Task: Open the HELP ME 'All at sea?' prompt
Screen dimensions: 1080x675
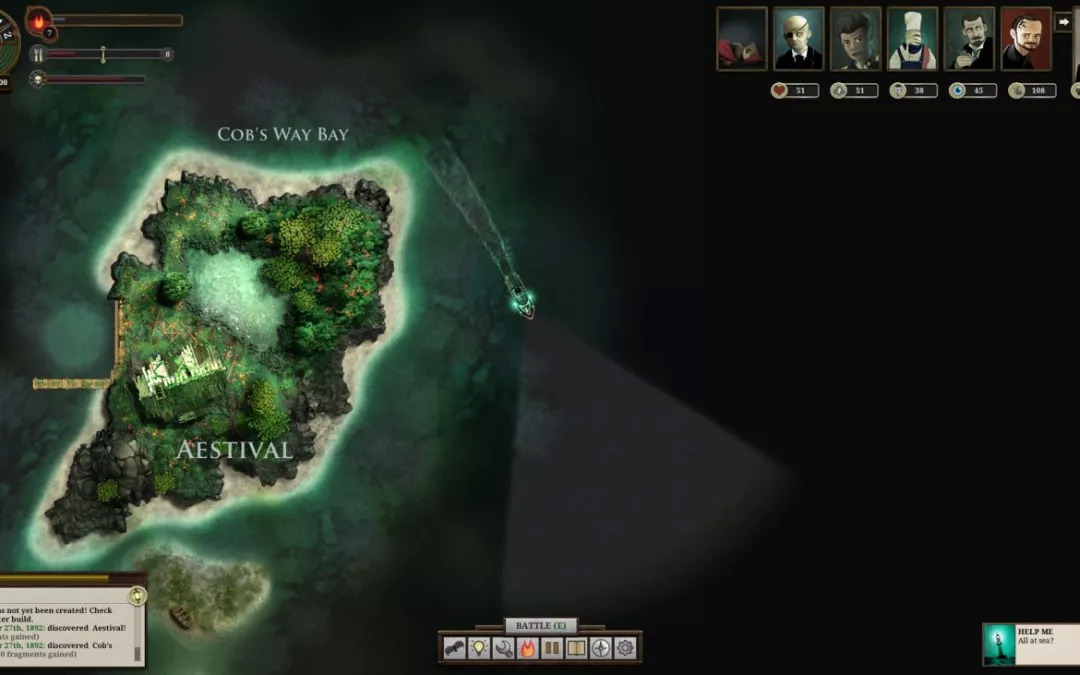Action: (1030, 644)
